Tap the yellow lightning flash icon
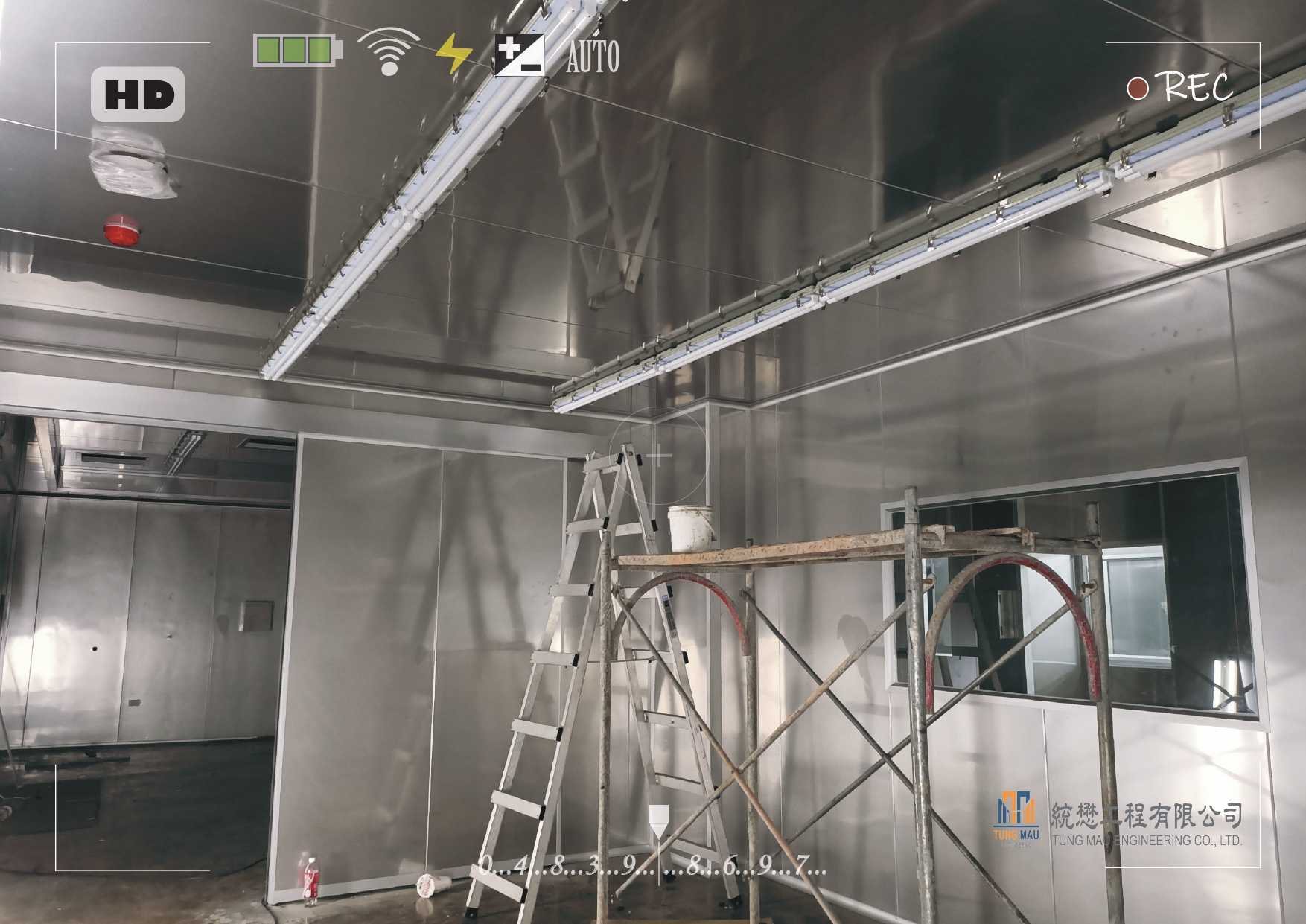1306x924 pixels. point(453,54)
